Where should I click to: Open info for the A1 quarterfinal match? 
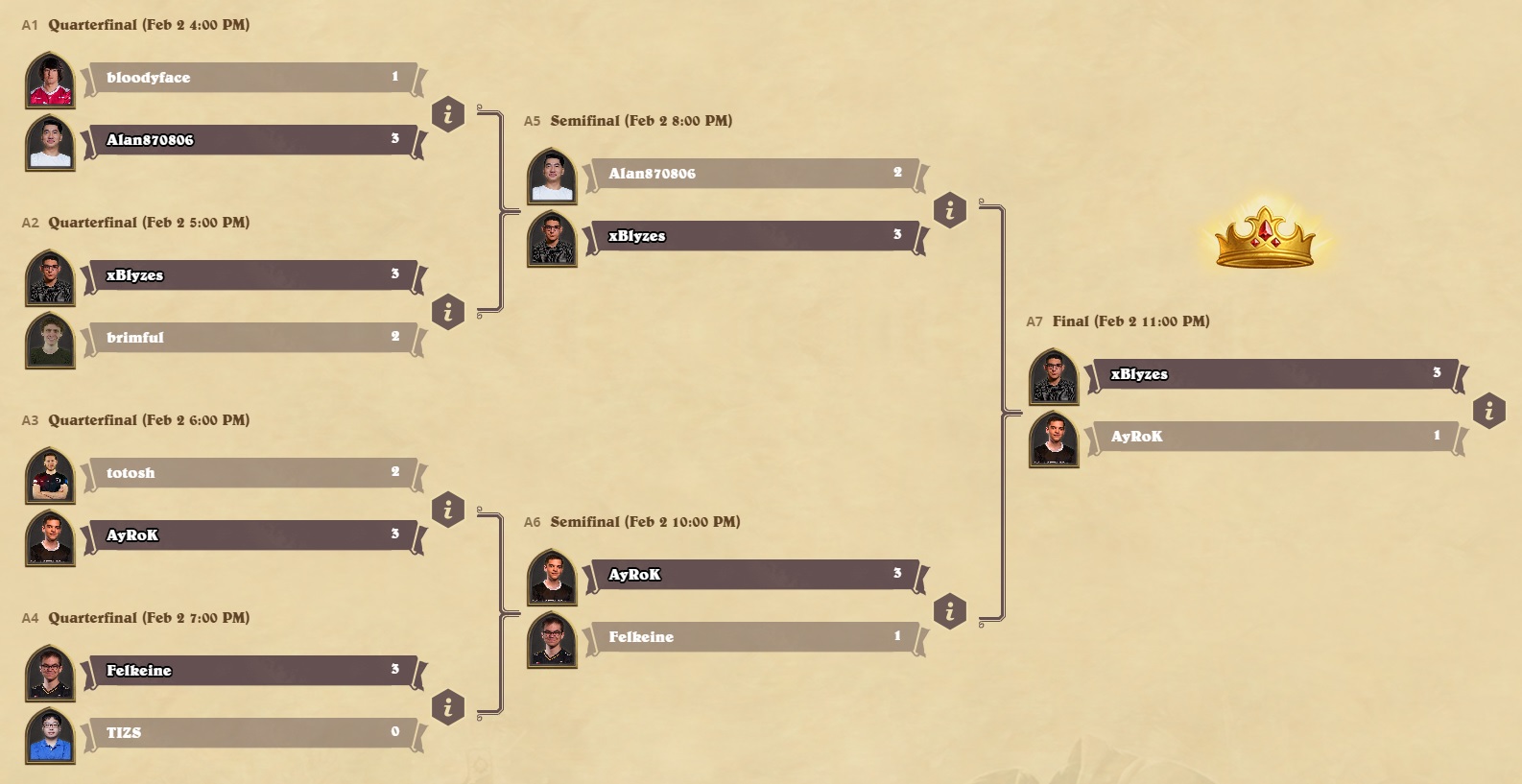(x=448, y=114)
